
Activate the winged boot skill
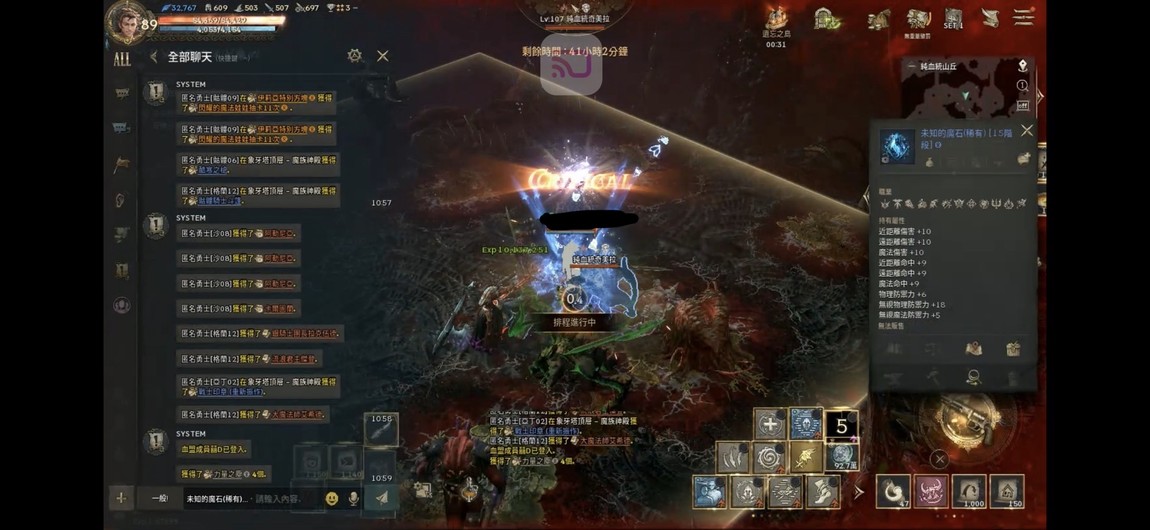click(x=822, y=491)
